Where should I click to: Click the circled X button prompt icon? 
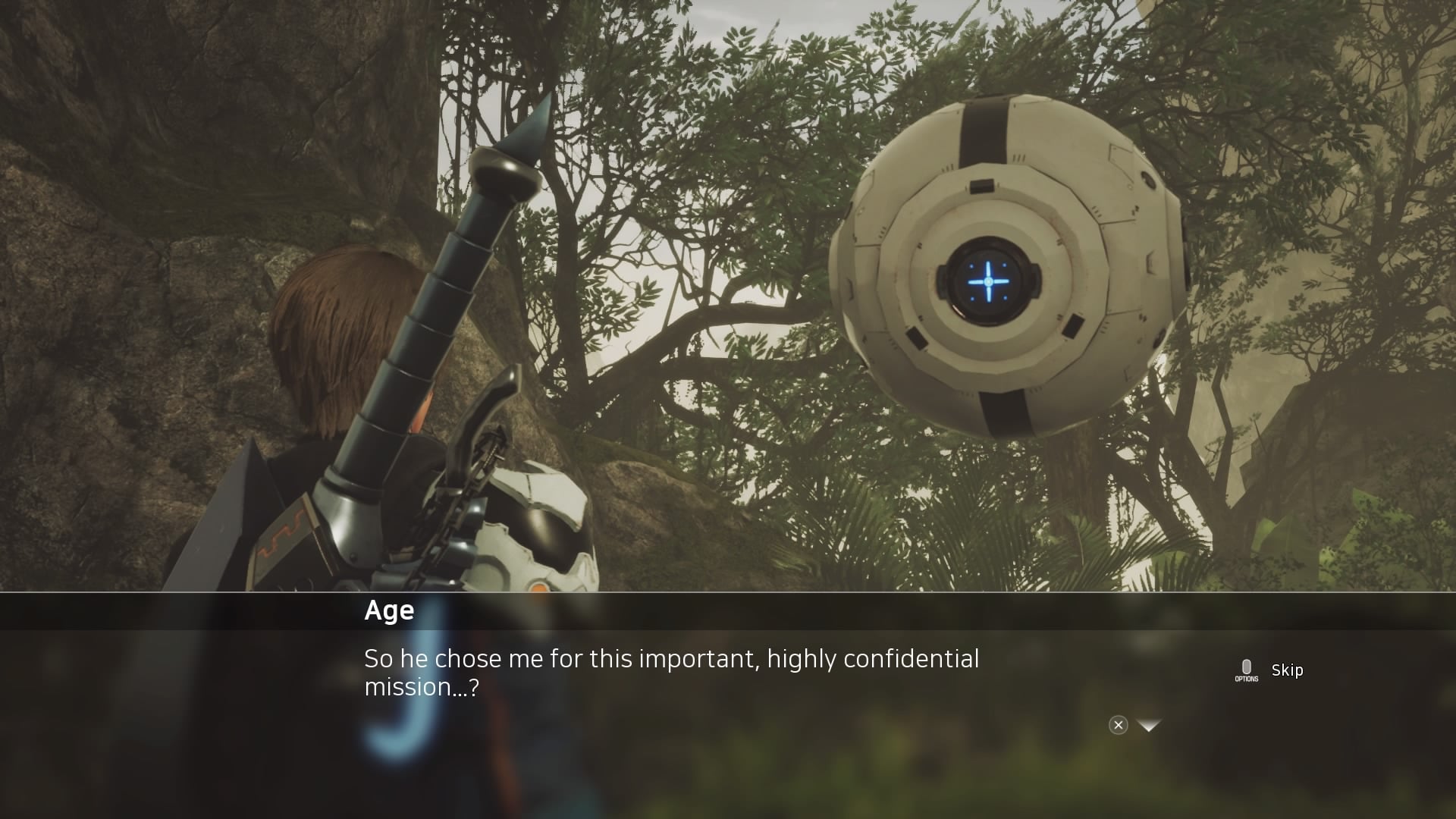point(1119,725)
